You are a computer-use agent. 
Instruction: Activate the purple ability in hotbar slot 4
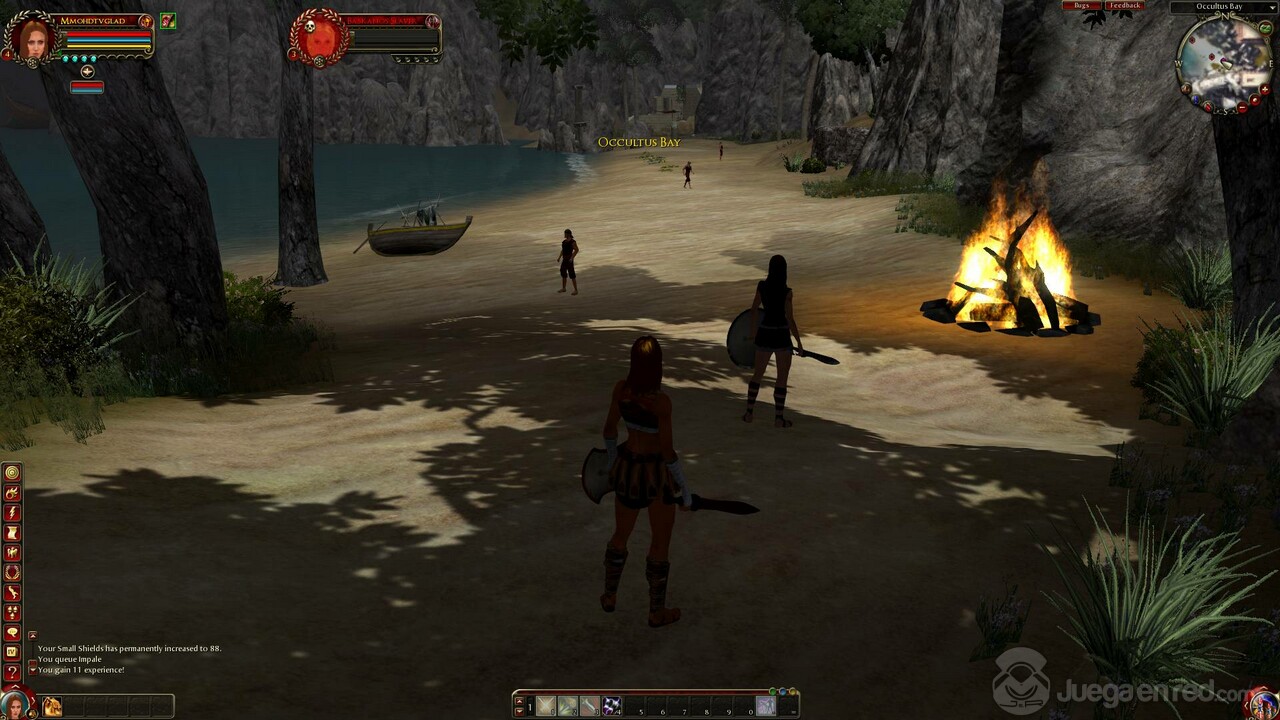coord(611,706)
